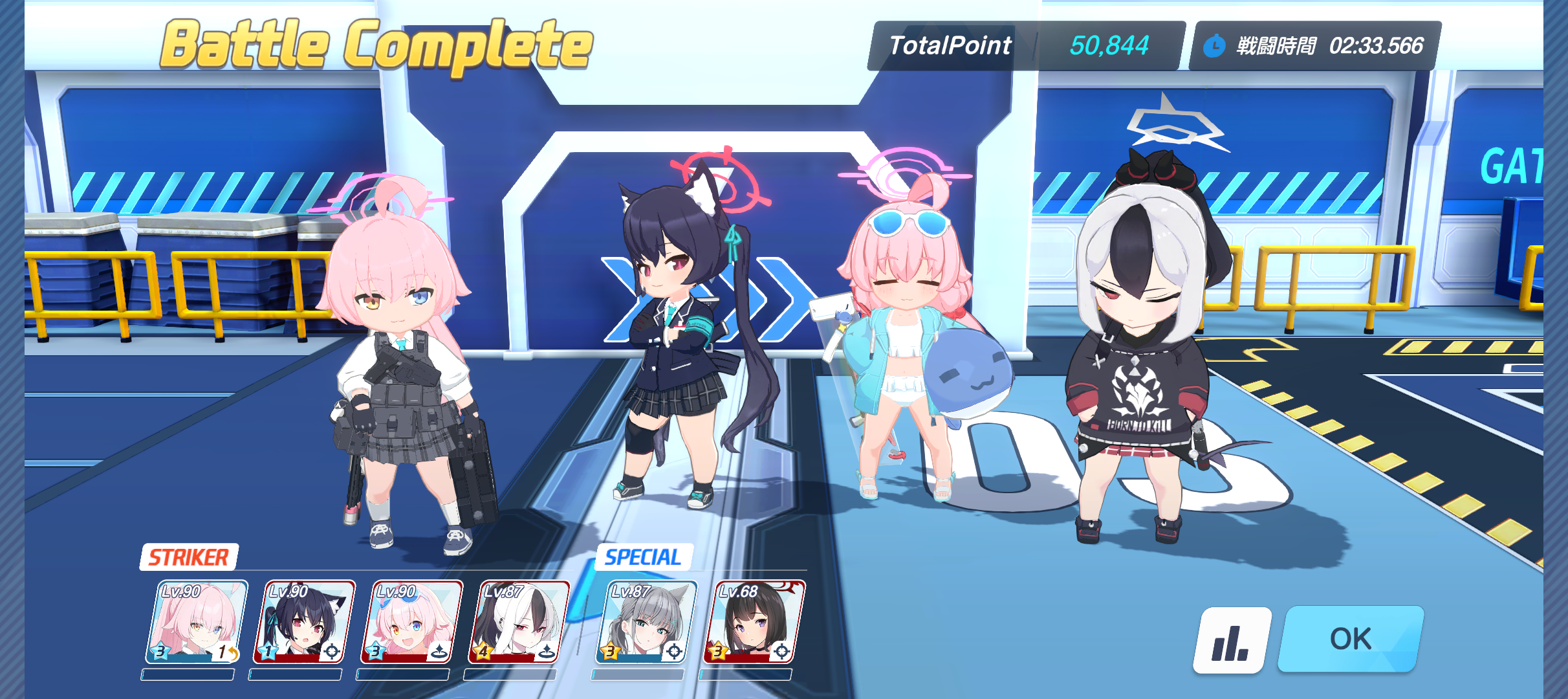Select the Lv.90 black-haired cat-ear striker portrait
The width and height of the screenshot is (1568, 699).
coord(305,622)
